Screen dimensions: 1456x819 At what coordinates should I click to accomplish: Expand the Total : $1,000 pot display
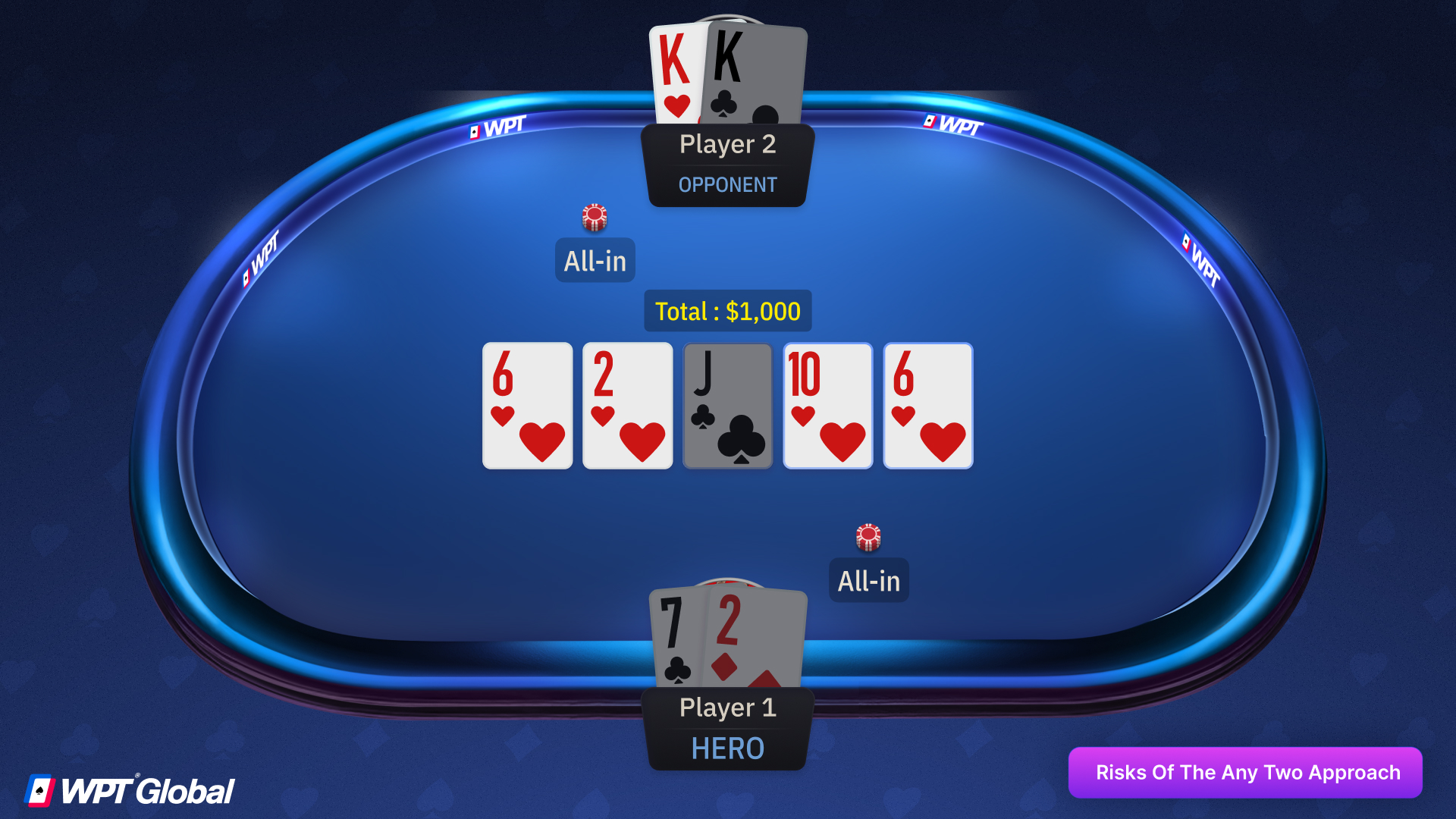pyautogui.click(x=727, y=311)
